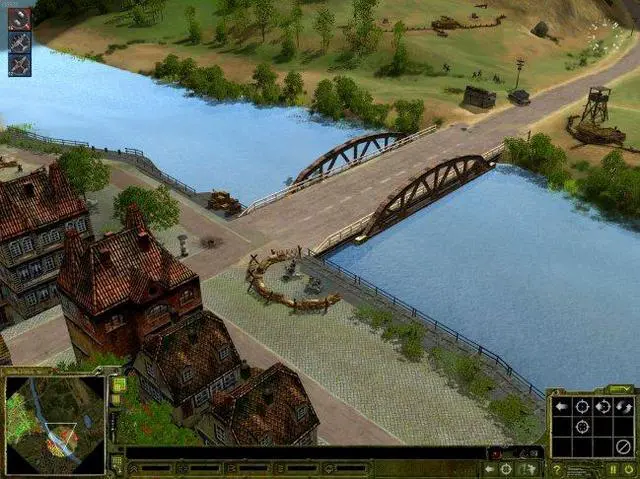Choose the rotate counter-clockwise command
The image size is (640, 479).
point(603,406)
